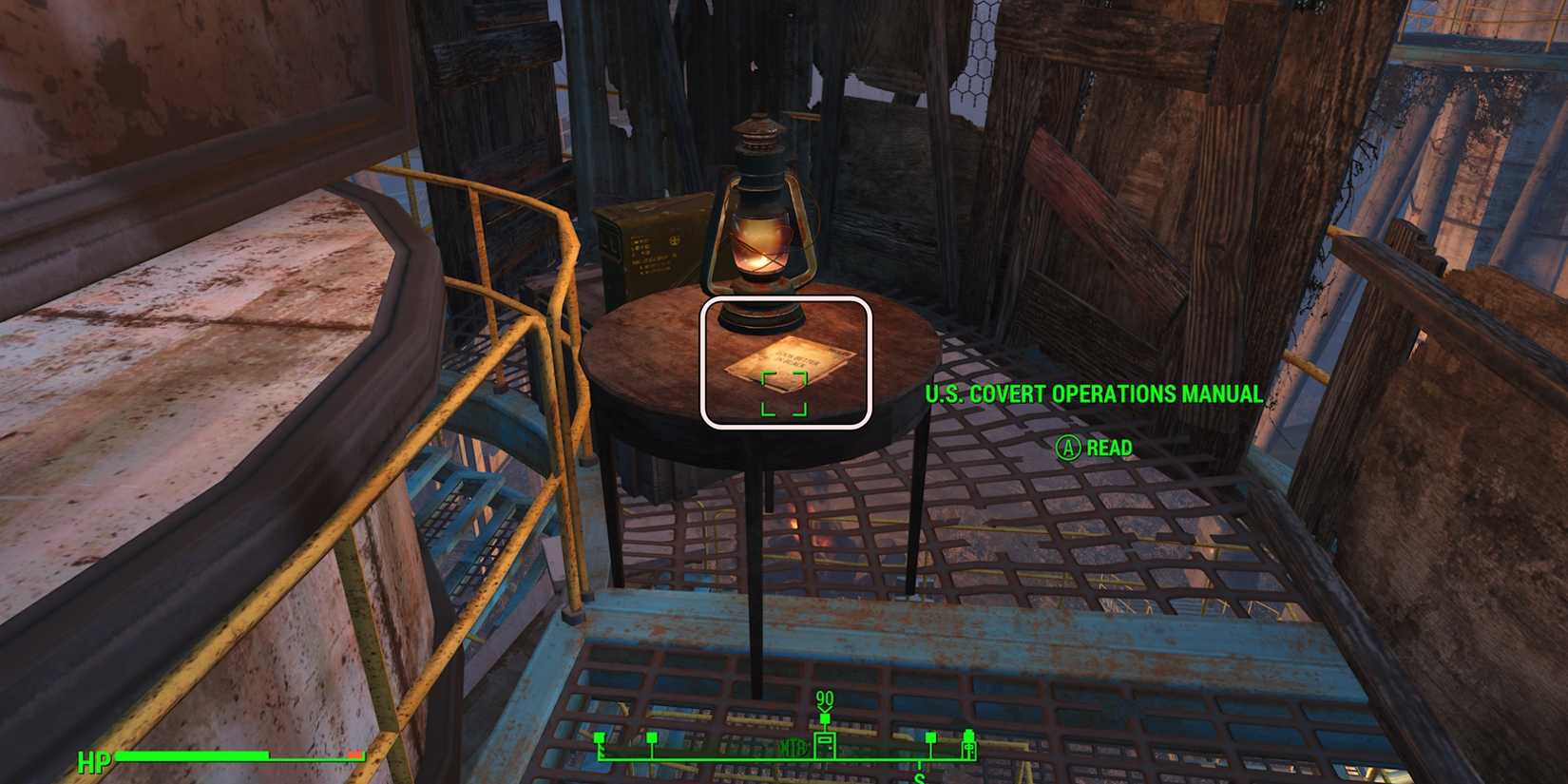Image resolution: width=1568 pixels, height=784 pixels.
Task: Click the green targeting brackets on the manual
Action: point(784,394)
